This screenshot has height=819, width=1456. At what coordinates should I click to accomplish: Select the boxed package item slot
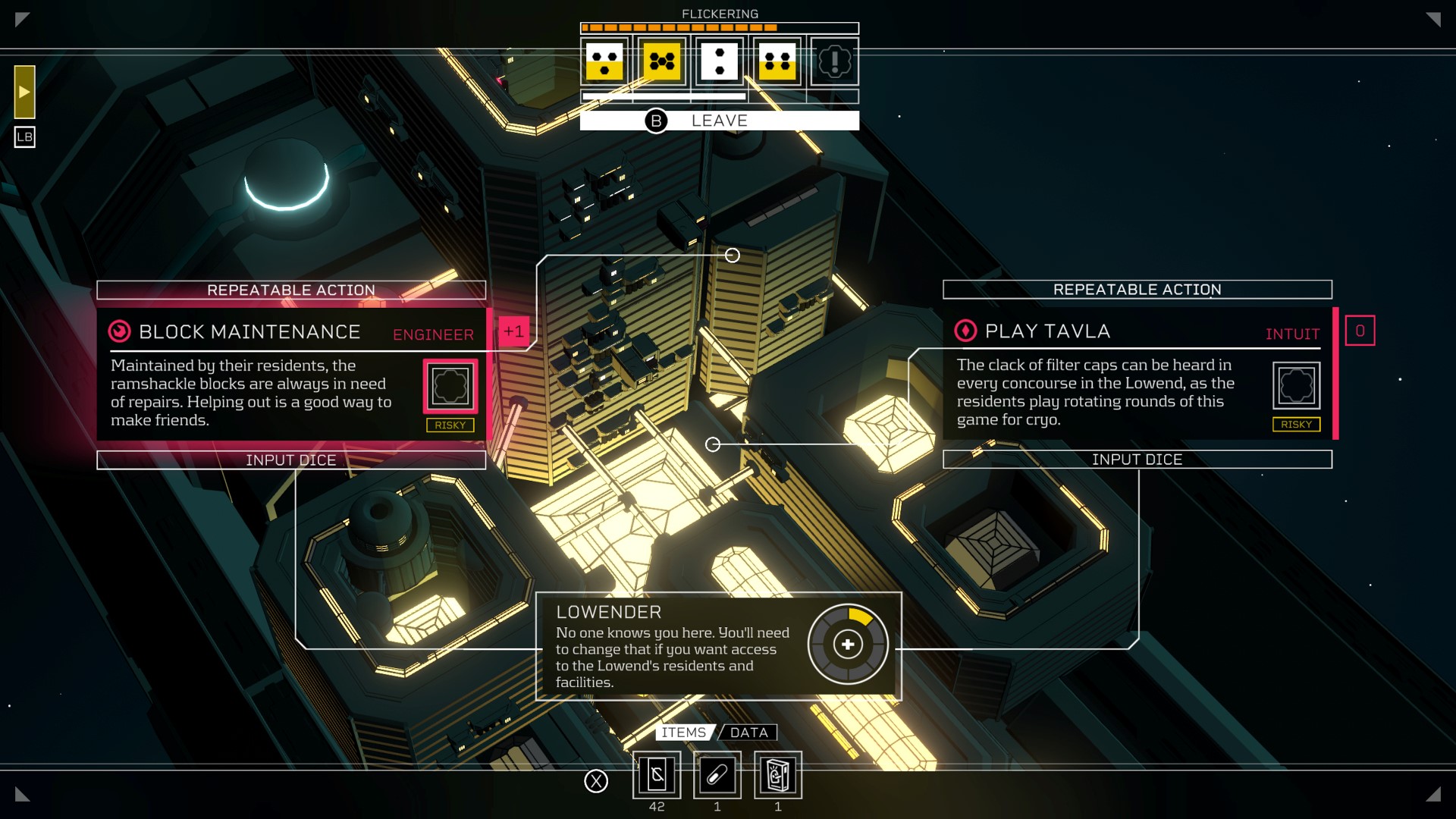pyautogui.click(x=778, y=775)
